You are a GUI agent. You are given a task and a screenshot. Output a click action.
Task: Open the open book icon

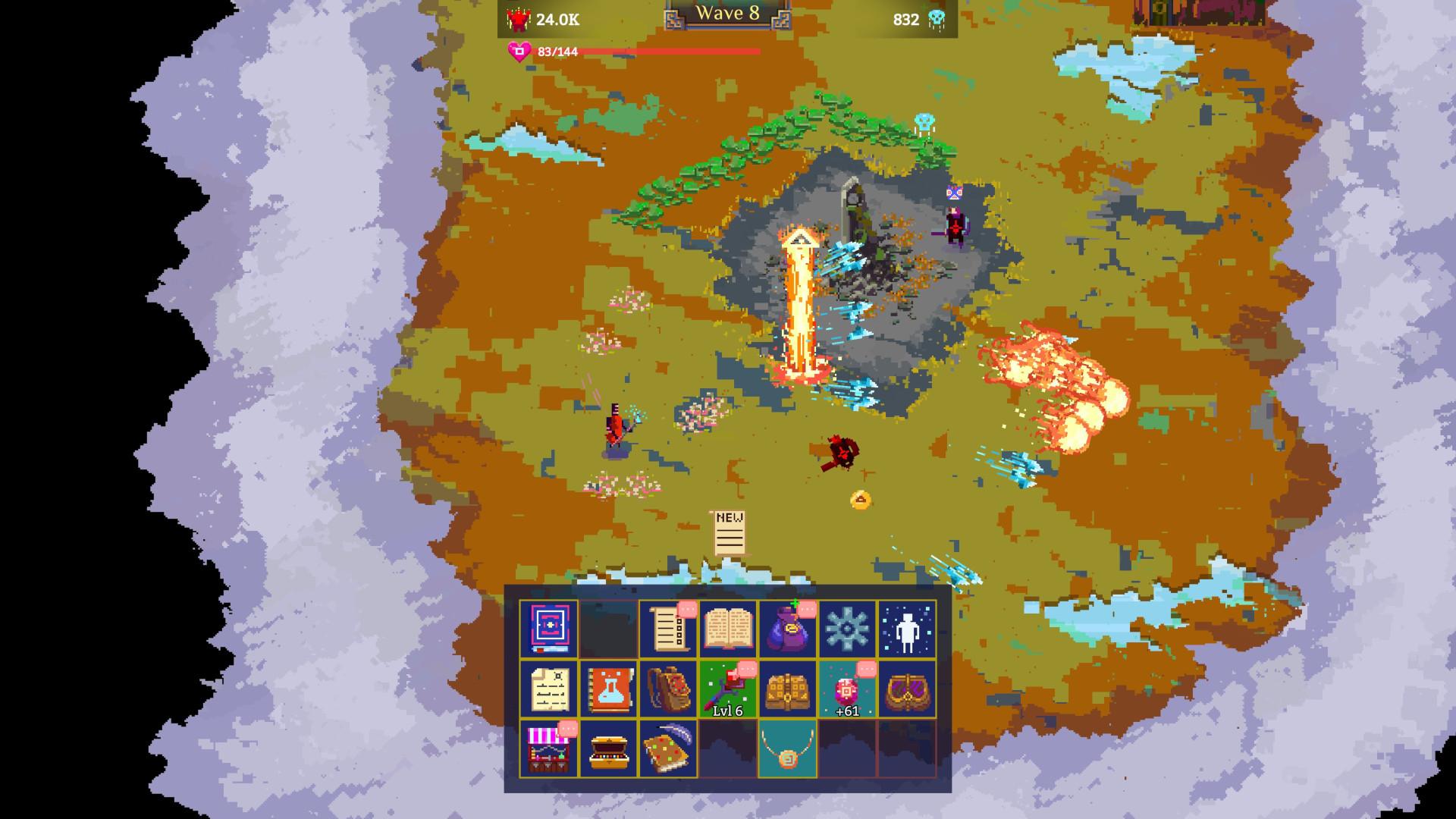click(728, 629)
